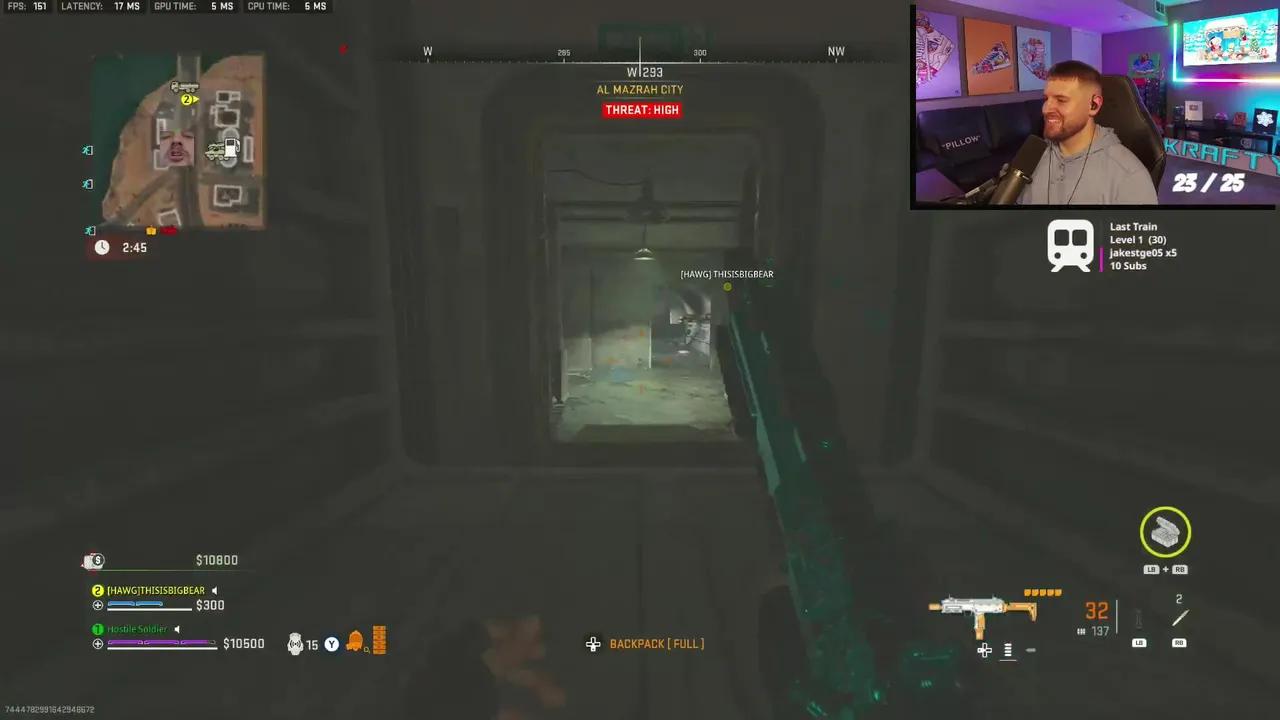Click the jakestge05 subscriber name
The image size is (1280, 720).
(1138, 253)
